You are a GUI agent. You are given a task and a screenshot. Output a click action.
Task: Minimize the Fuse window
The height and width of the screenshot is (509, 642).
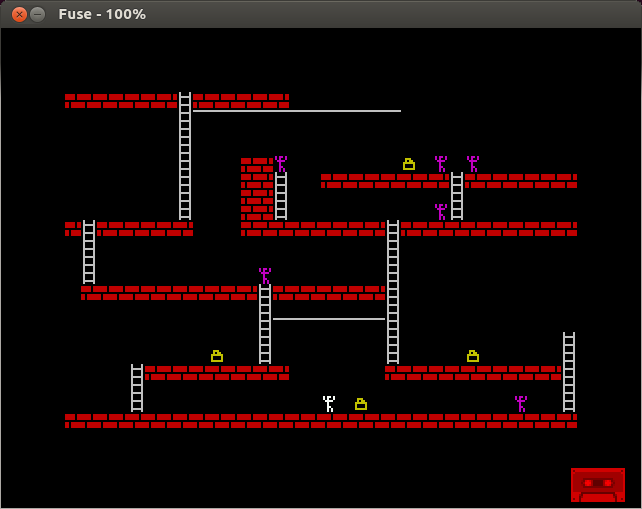point(38,14)
